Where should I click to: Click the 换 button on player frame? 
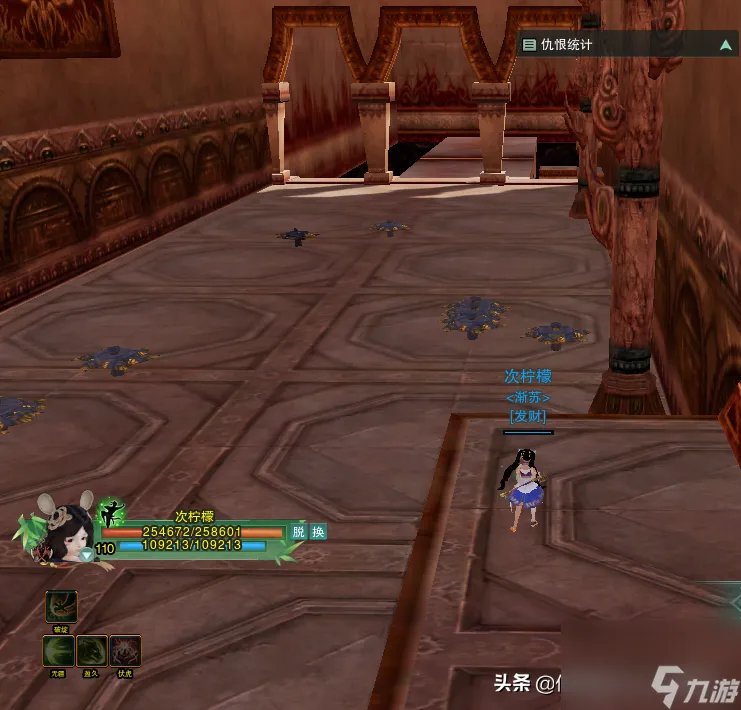pos(318,532)
